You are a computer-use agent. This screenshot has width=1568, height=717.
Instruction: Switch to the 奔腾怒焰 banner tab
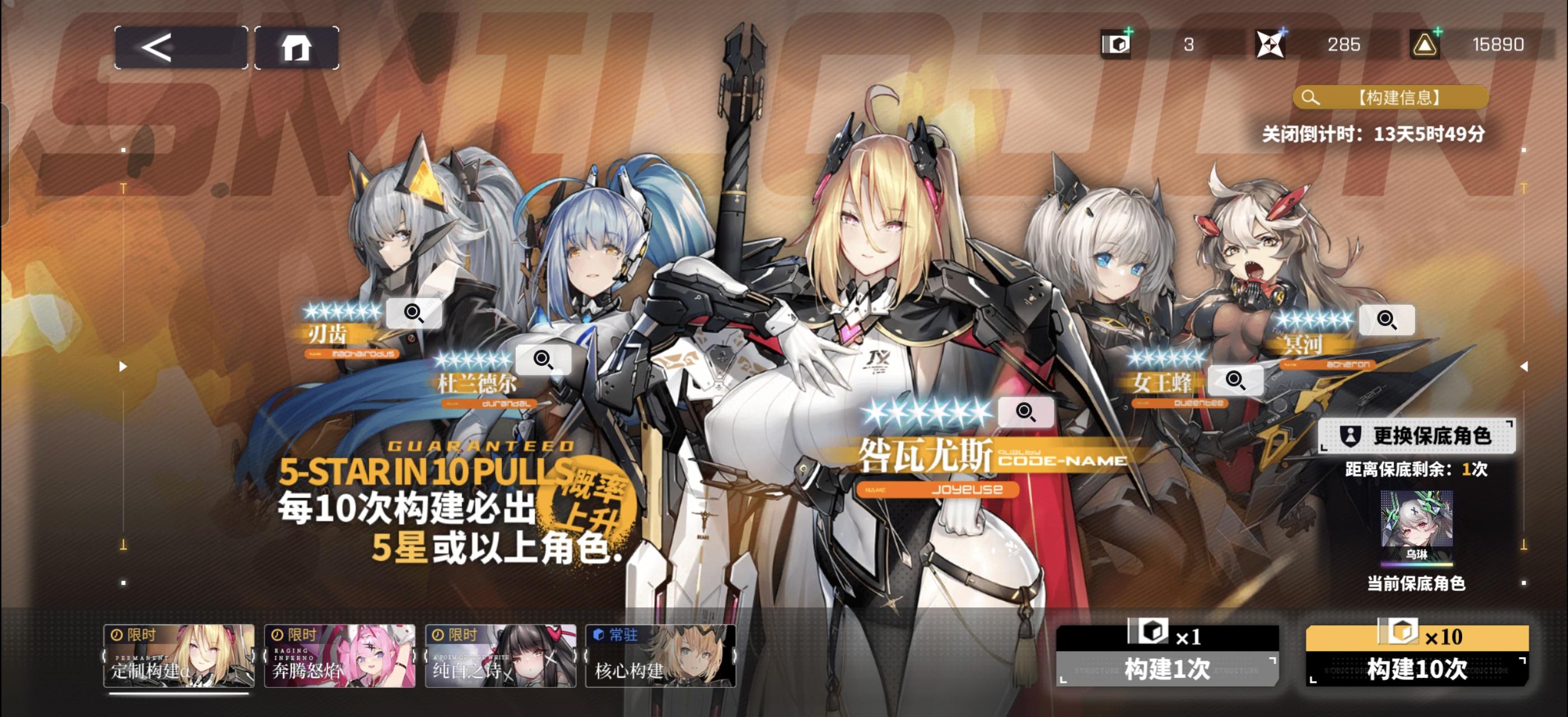tap(339, 657)
